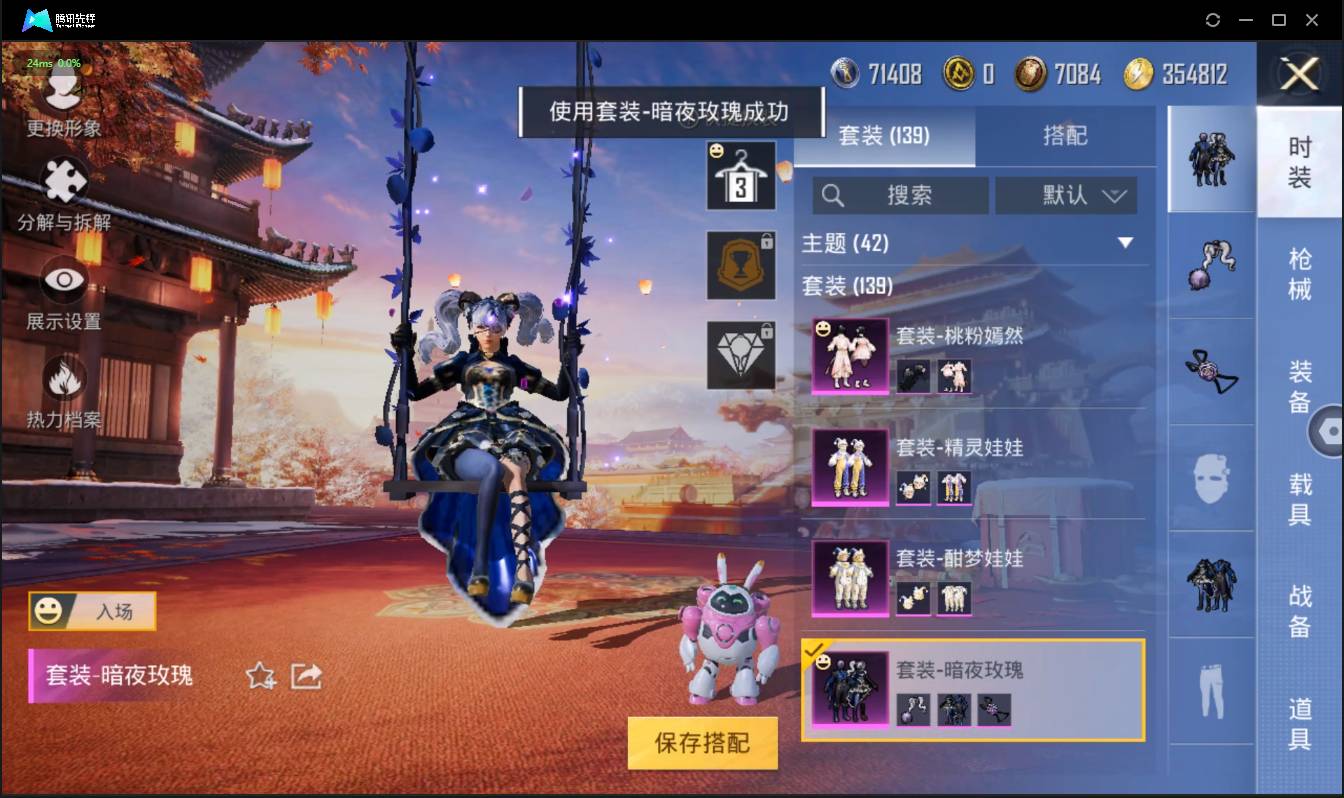Open the 默认 sorting dropdown

(1067, 195)
